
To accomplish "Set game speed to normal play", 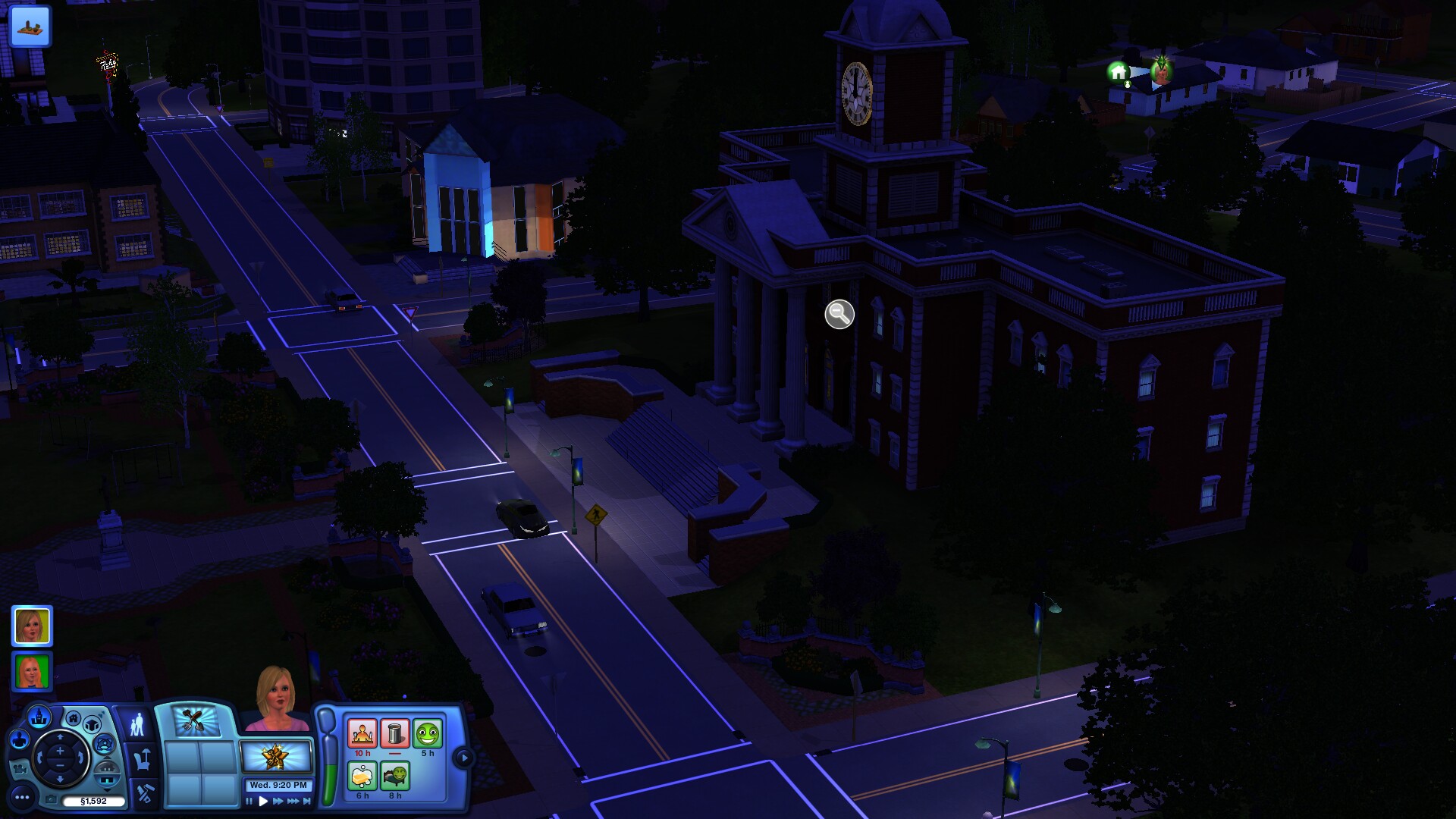I will pos(263,801).
